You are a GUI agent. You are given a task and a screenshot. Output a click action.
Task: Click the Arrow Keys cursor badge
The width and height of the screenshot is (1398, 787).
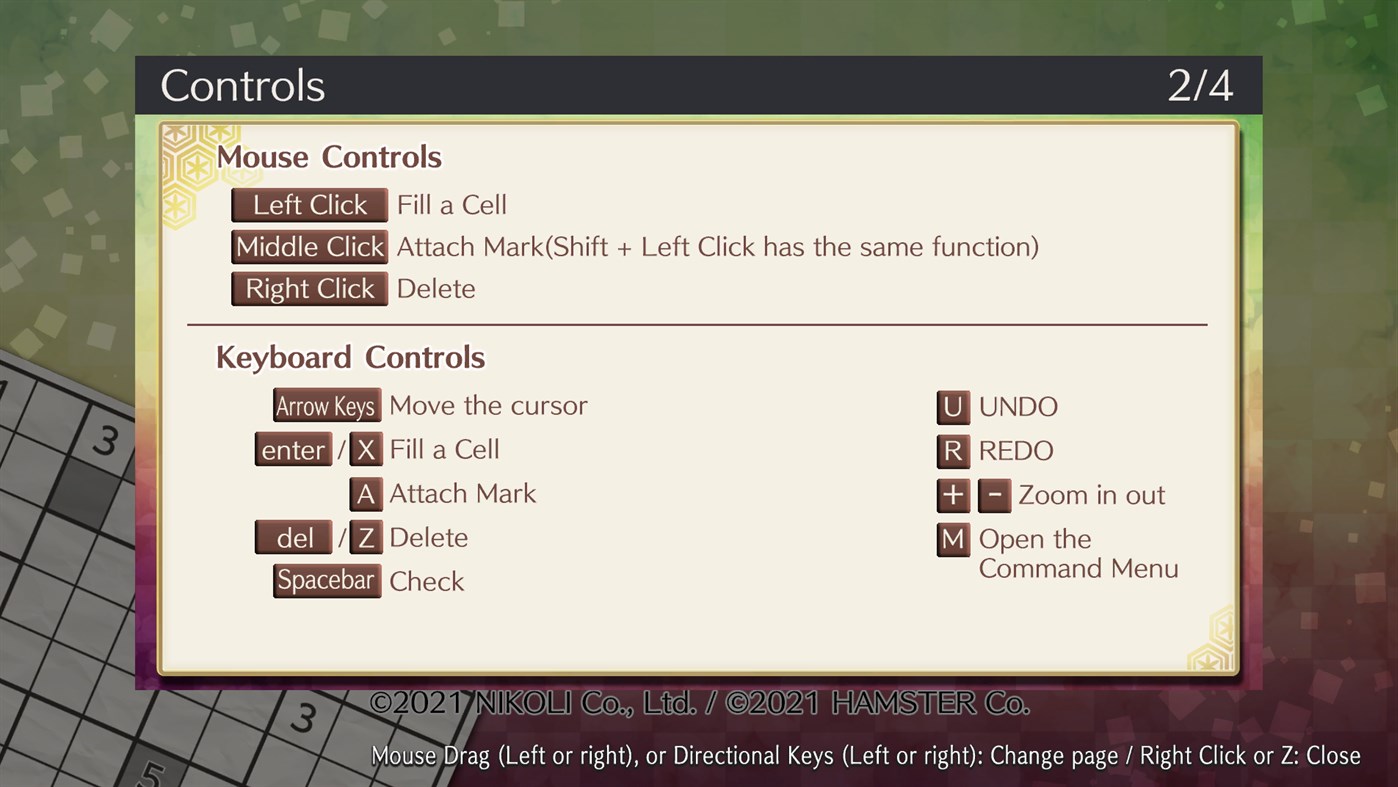(x=326, y=405)
